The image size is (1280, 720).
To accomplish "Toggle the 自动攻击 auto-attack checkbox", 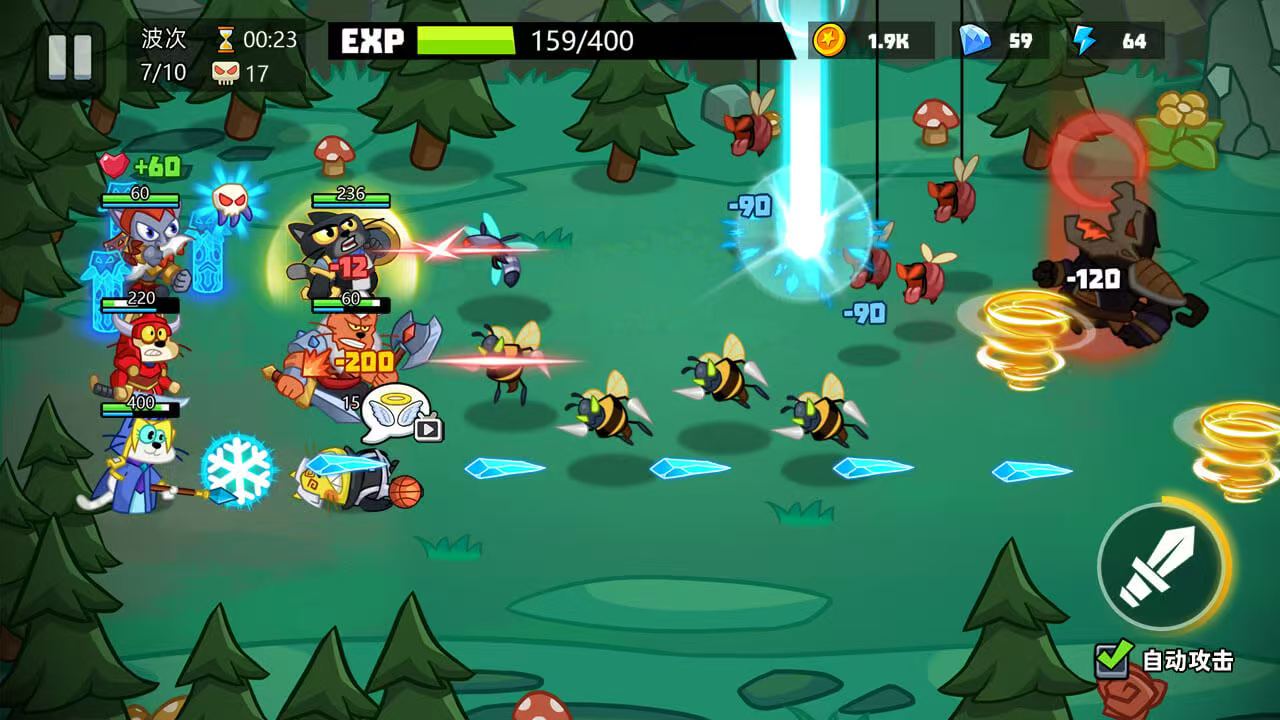I will click(x=1113, y=659).
